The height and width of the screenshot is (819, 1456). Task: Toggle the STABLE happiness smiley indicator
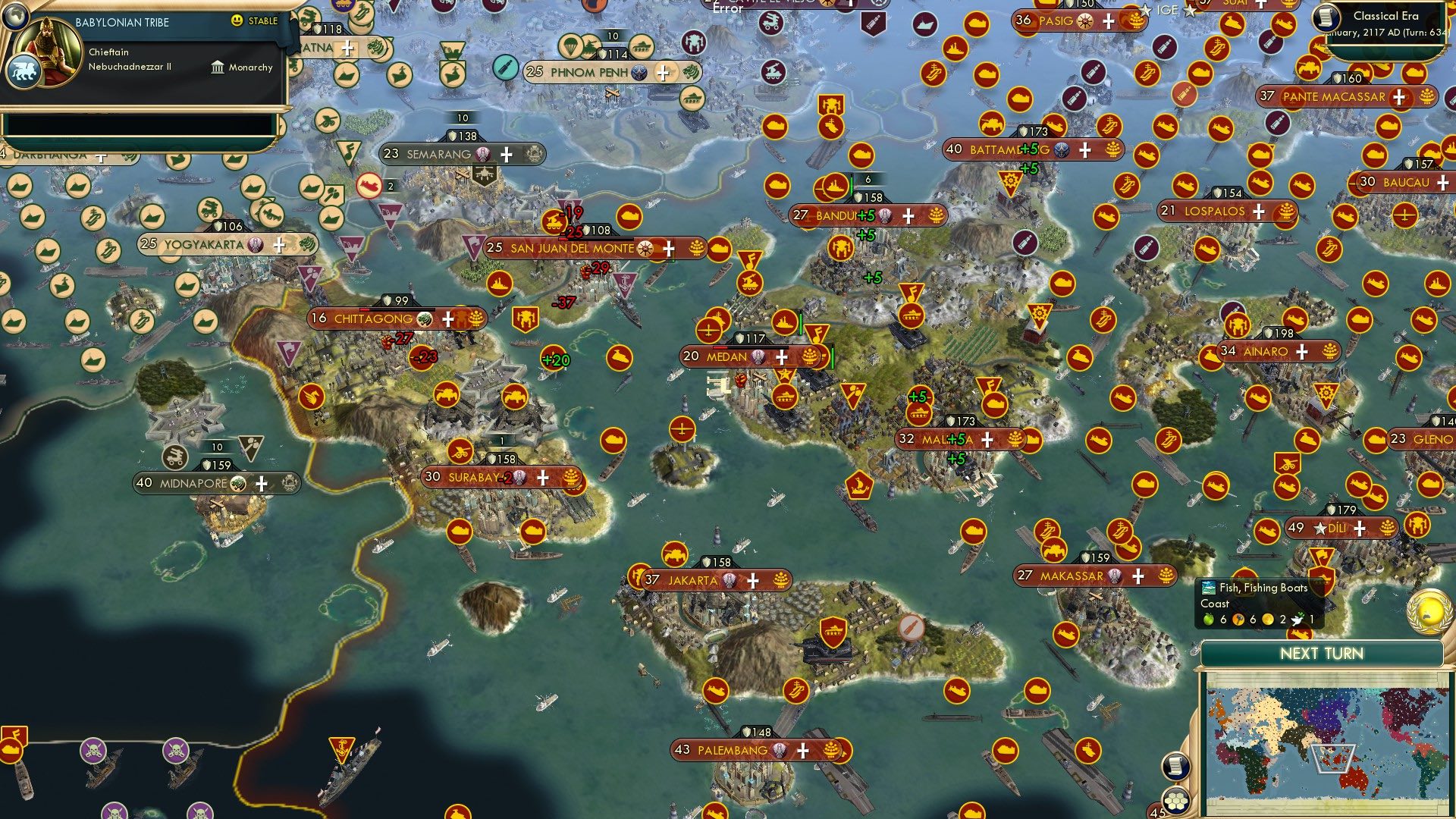coord(237,22)
